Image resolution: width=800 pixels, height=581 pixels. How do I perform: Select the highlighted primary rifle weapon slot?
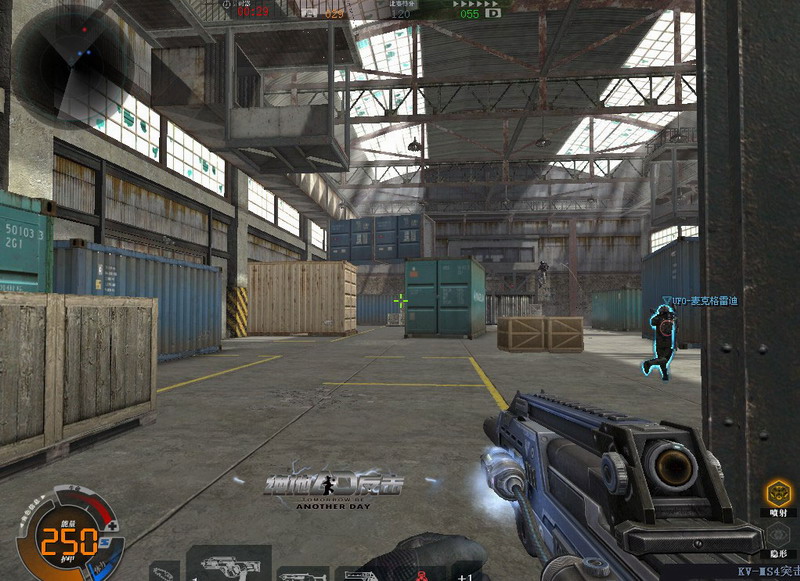click(229, 564)
